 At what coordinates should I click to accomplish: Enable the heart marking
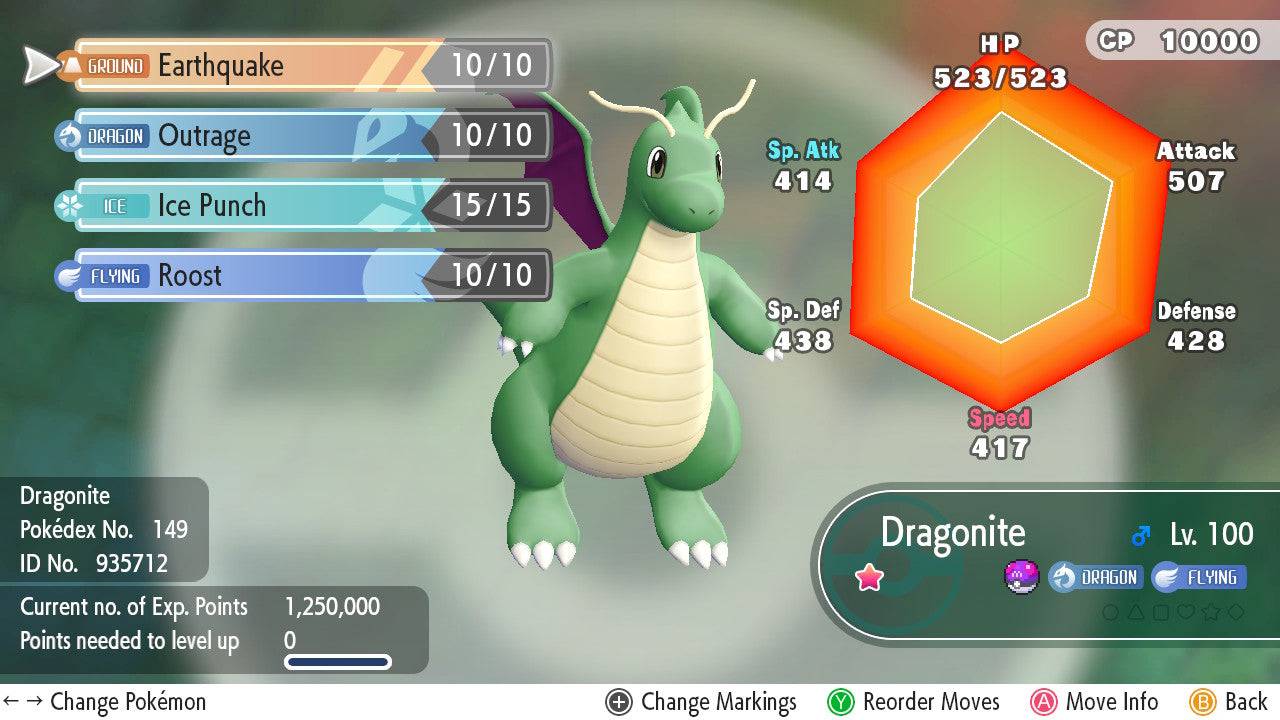coord(1186,612)
